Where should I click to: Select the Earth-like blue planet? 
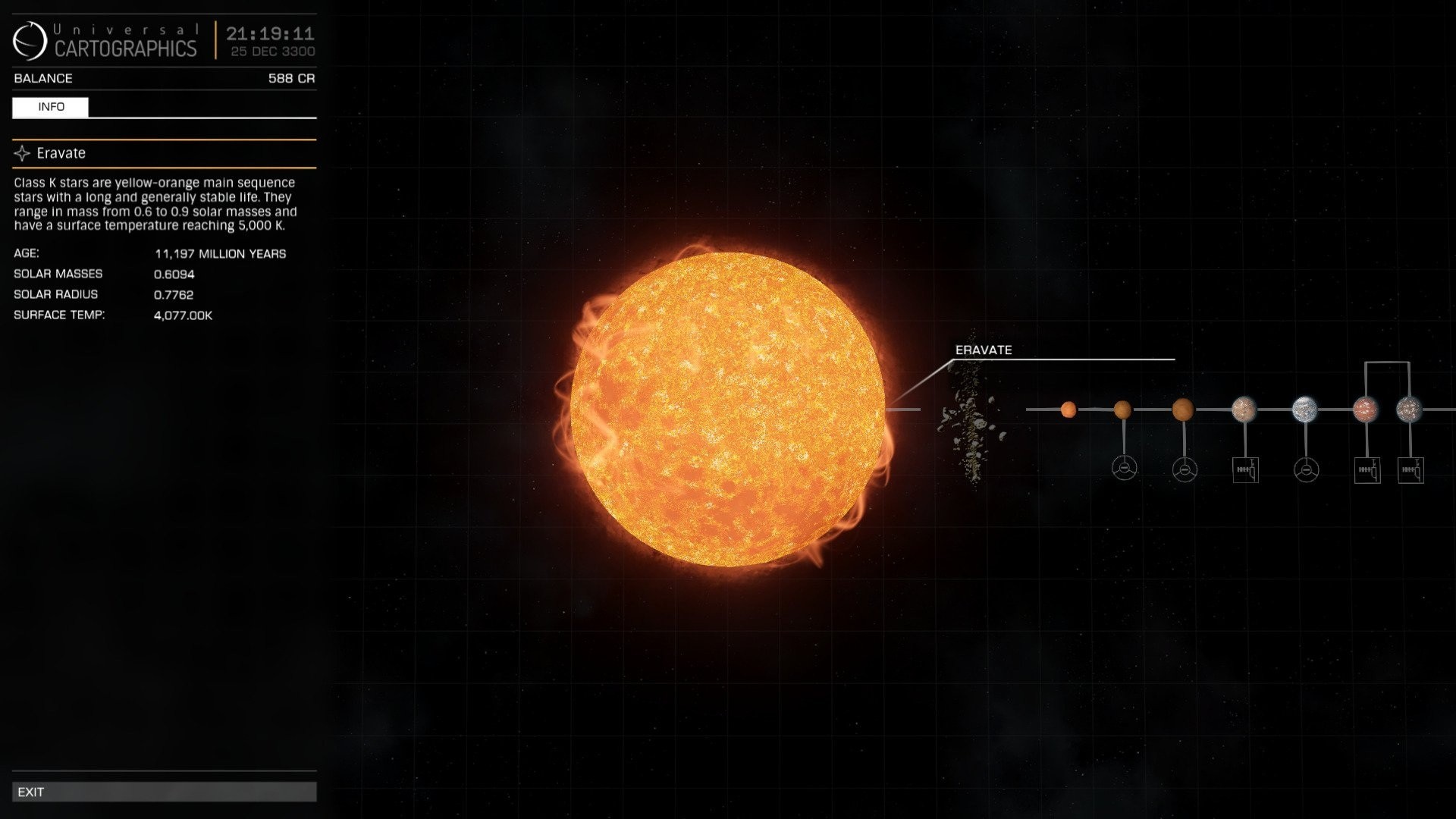1307,409
